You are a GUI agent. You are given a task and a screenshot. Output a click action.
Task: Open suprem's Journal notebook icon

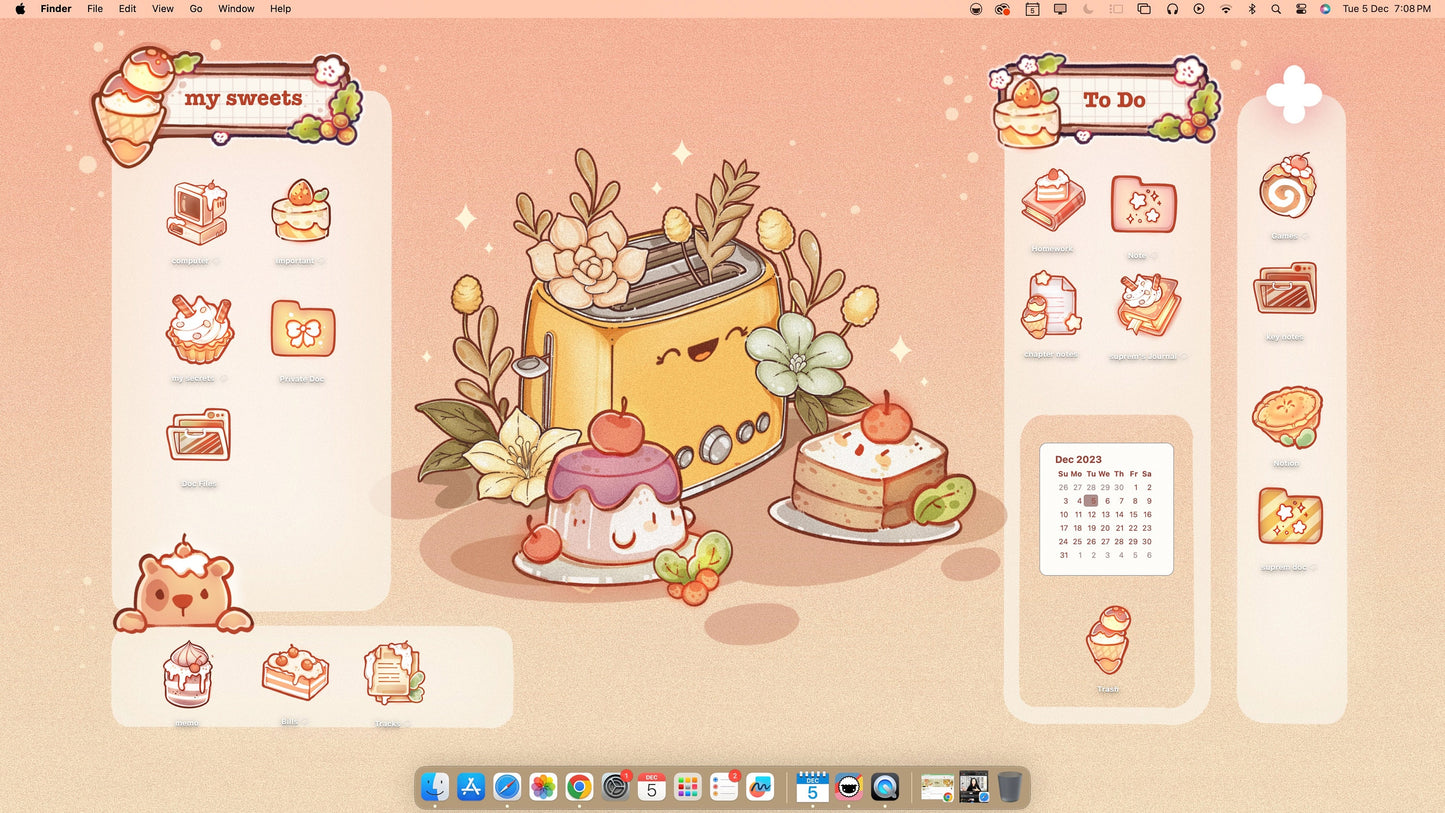point(1146,307)
